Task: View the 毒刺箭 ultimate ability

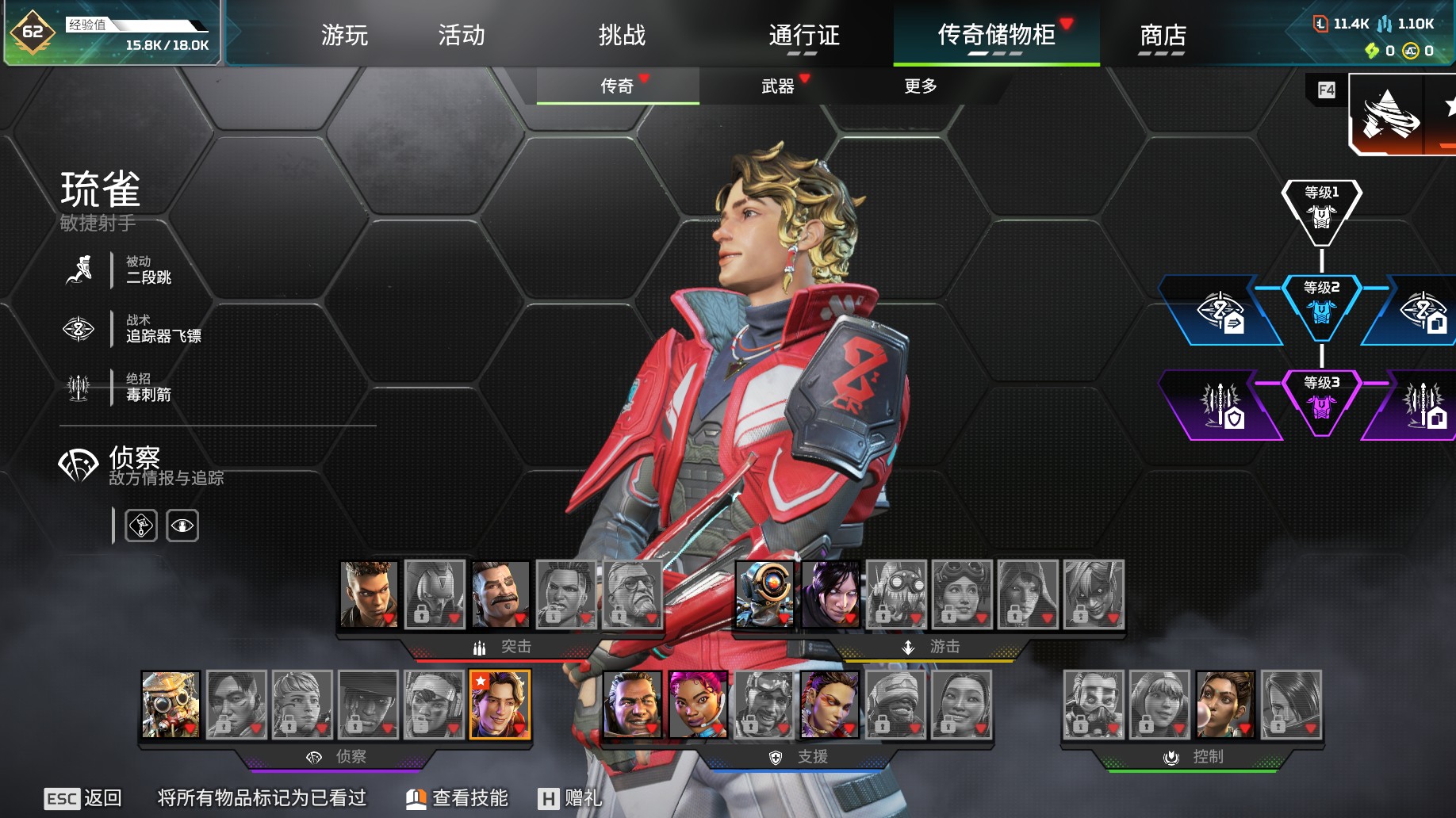Action: 148,388
